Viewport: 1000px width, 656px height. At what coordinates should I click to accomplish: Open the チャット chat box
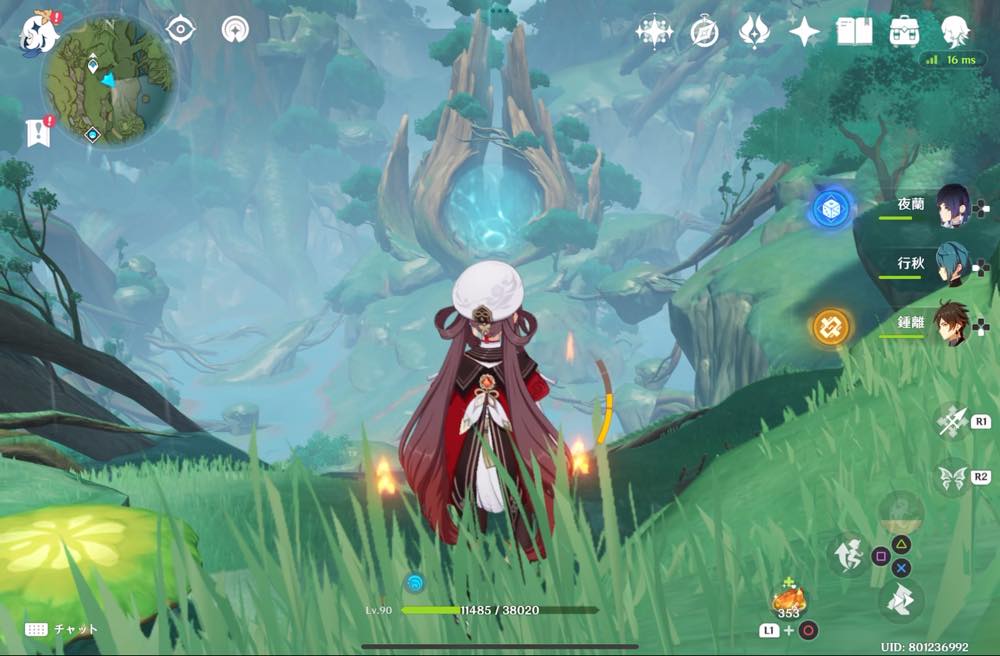pyautogui.click(x=62, y=629)
